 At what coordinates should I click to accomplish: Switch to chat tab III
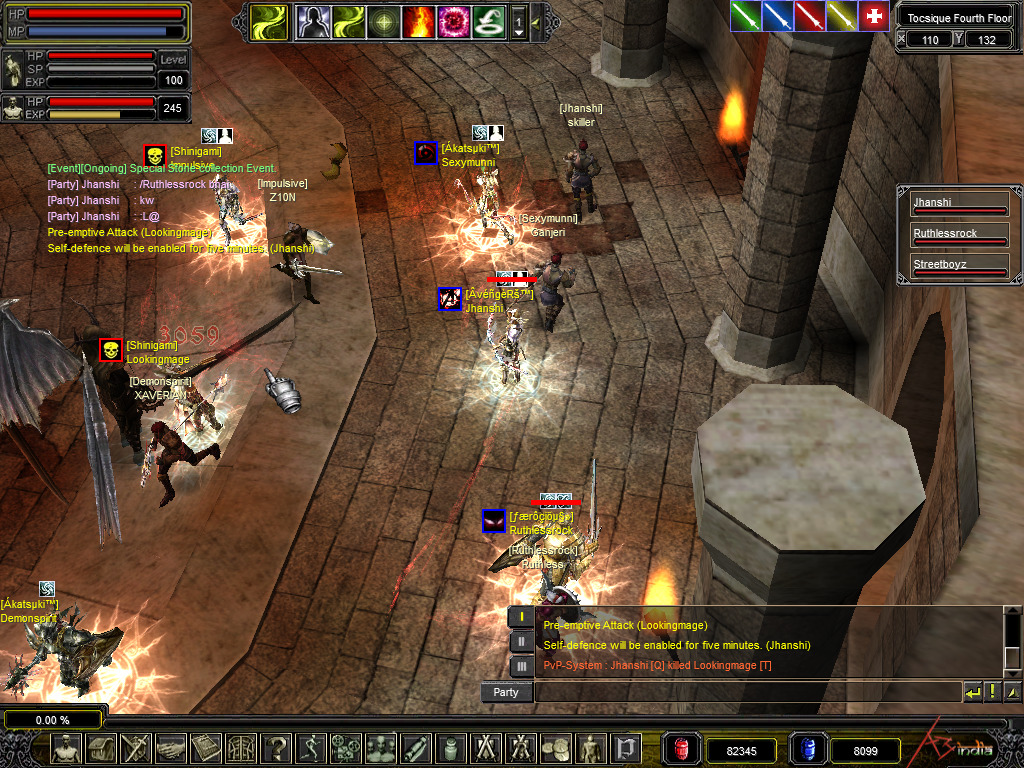[x=521, y=666]
